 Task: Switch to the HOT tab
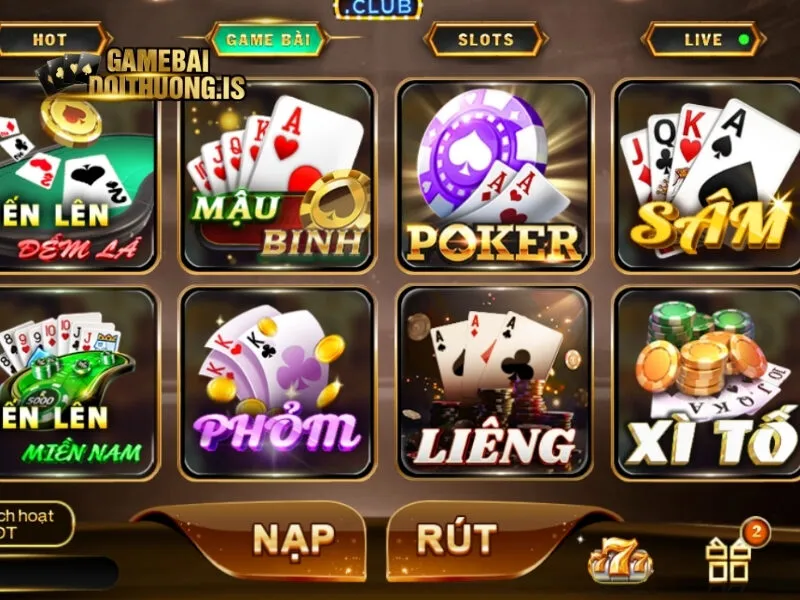pos(50,40)
